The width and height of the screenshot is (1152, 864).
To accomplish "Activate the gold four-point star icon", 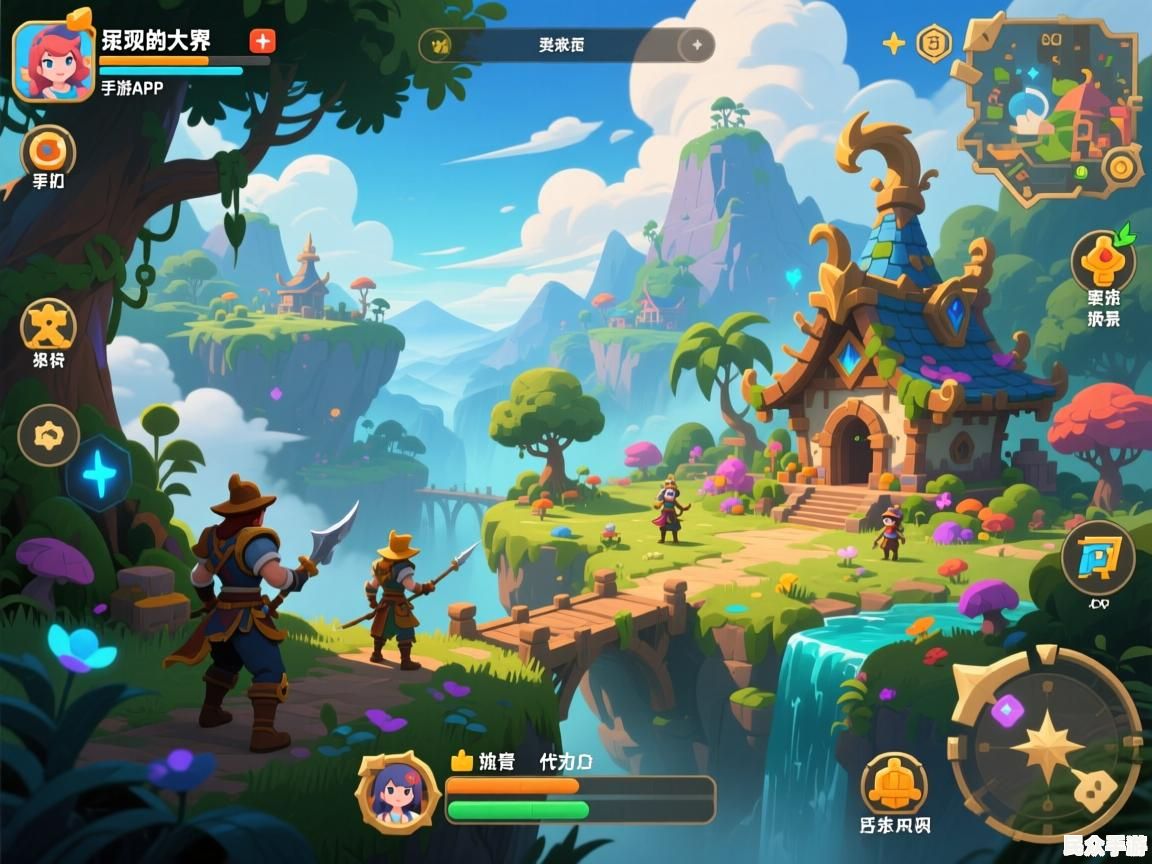I will point(893,43).
